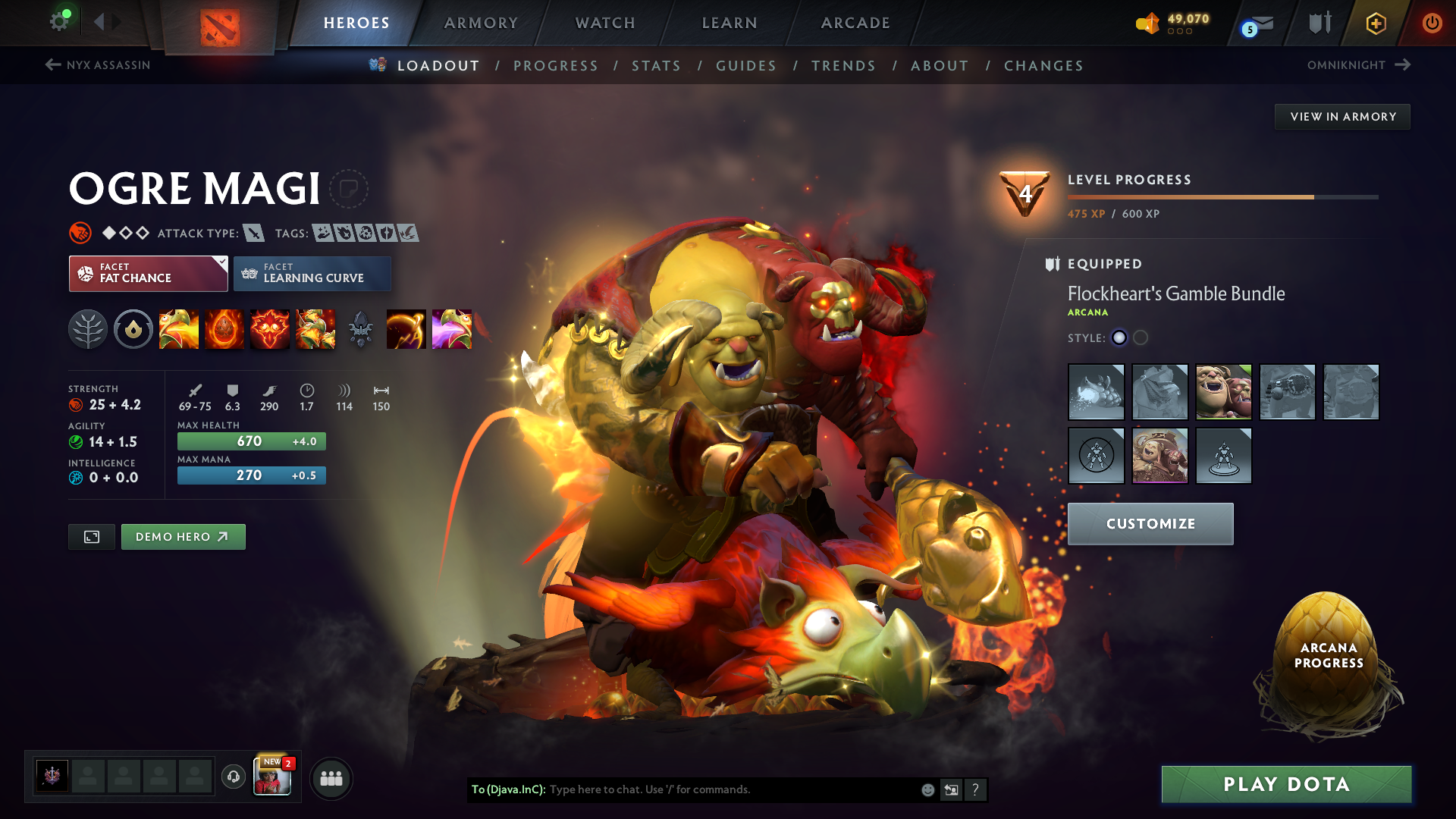This screenshot has width=1456, height=819.
Task: Open the Customize loadout button
Action: (x=1150, y=524)
